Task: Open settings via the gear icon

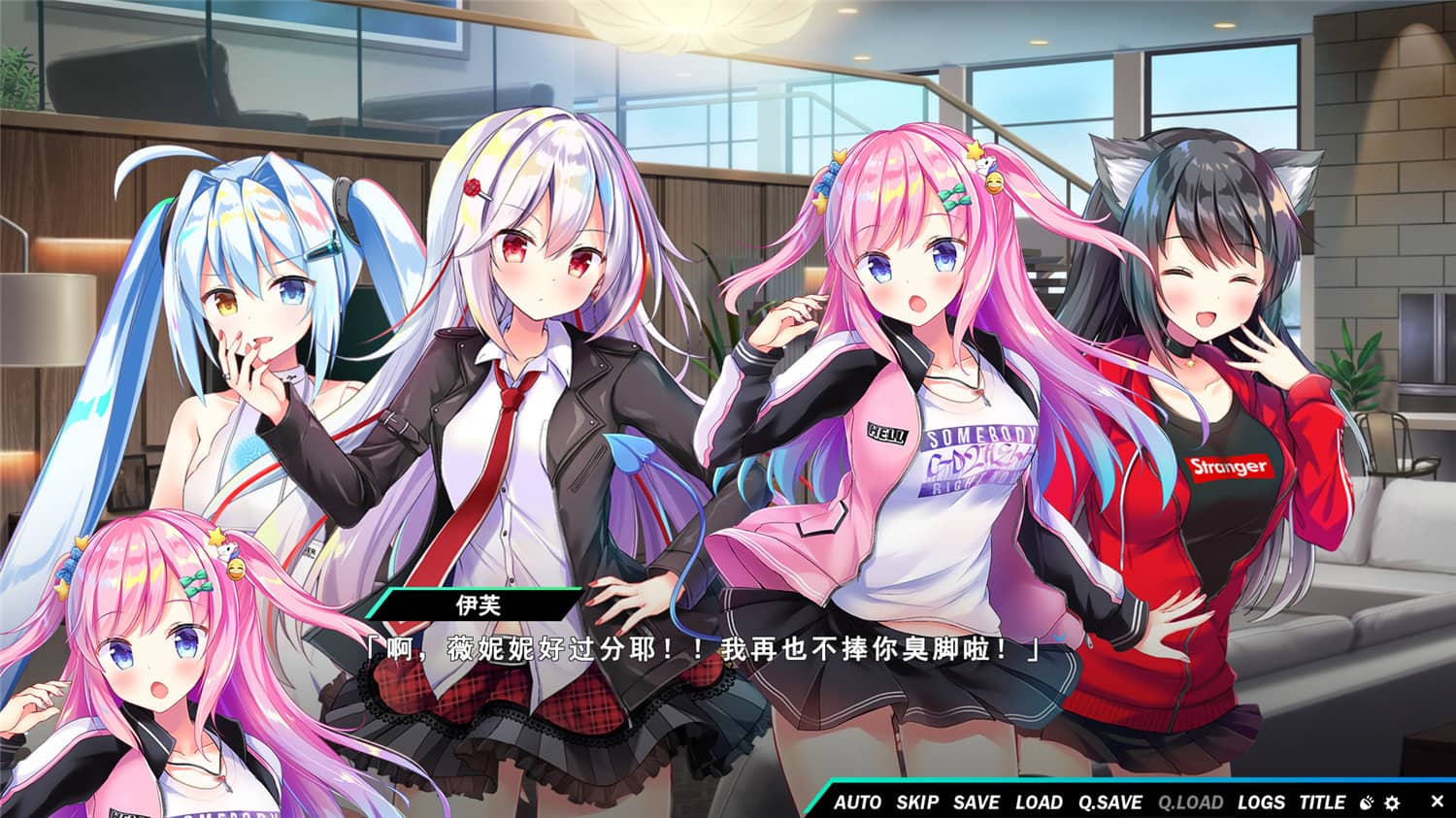Action: [1392, 803]
